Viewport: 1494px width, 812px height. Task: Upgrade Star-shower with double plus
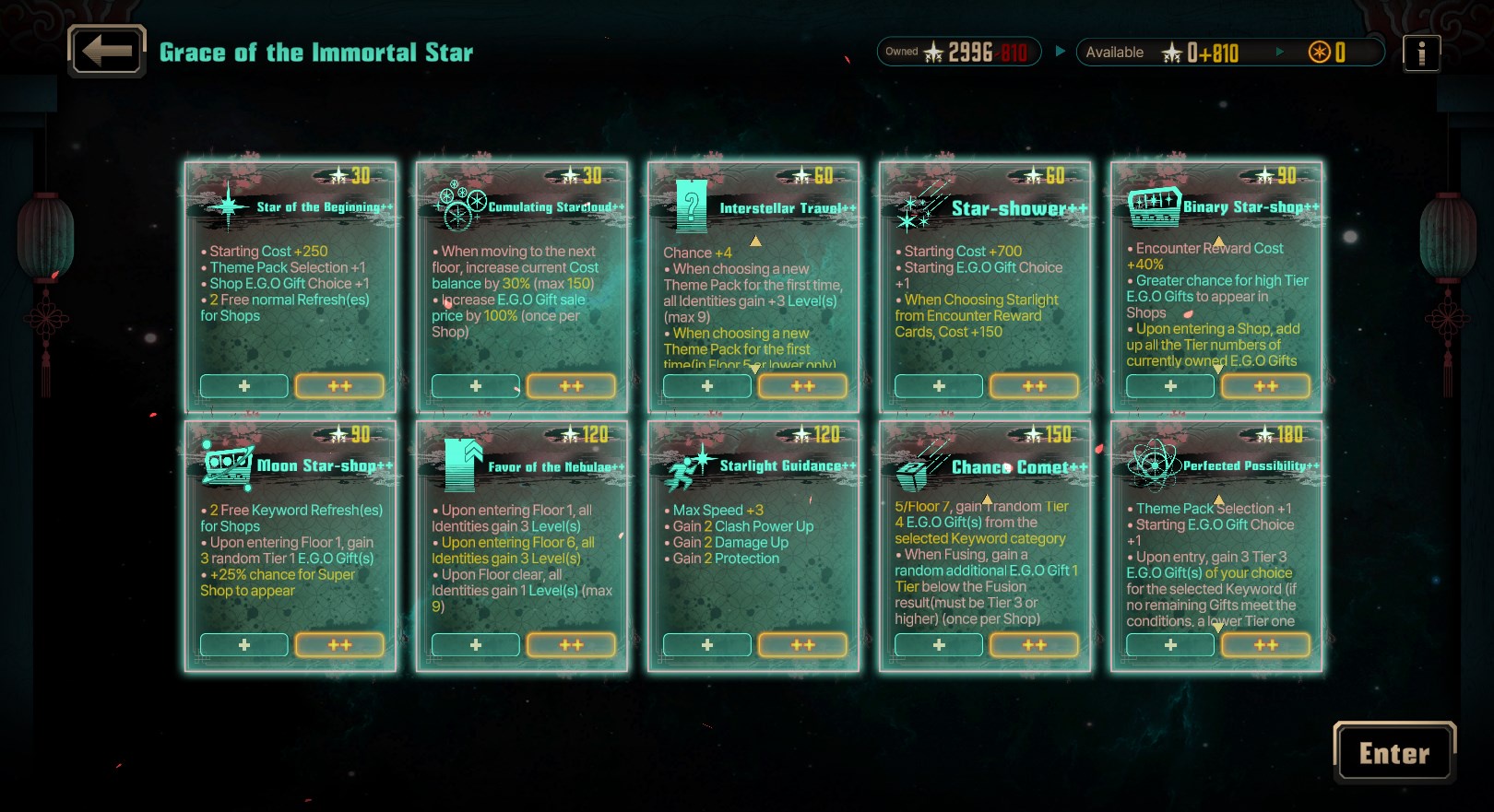point(1034,386)
